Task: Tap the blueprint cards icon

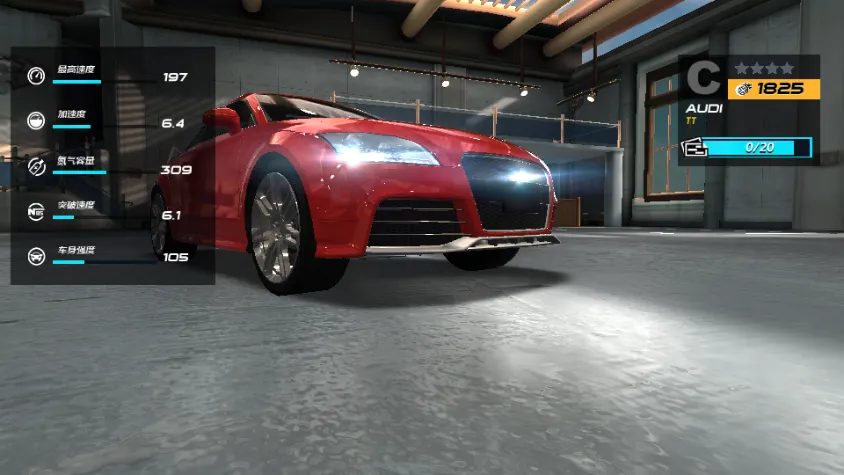Action: (692, 148)
